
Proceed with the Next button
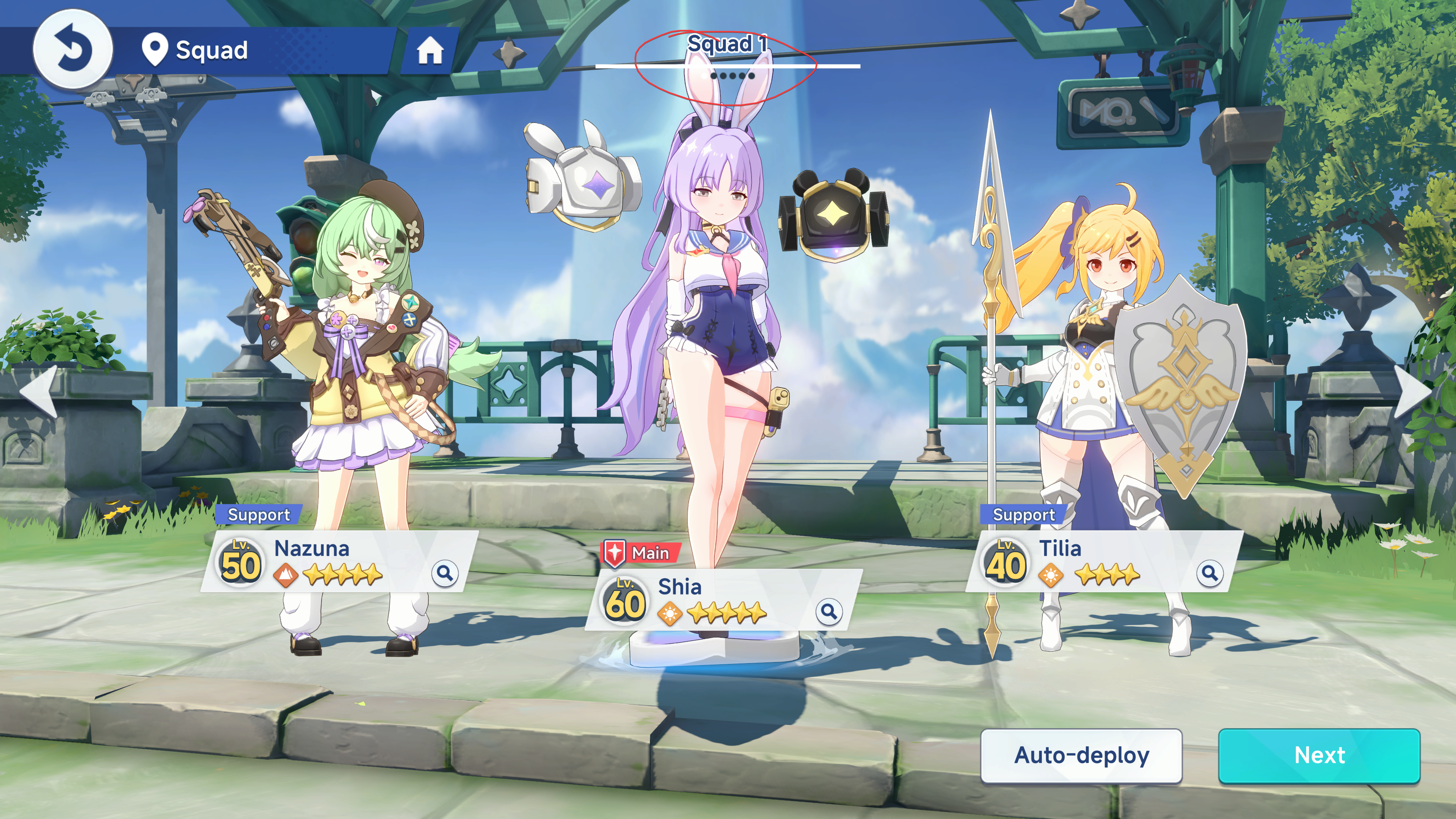point(1319,756)
